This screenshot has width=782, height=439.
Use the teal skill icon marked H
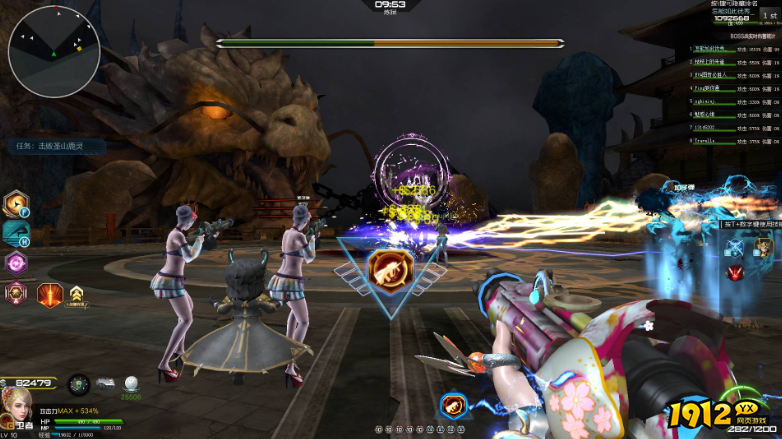(17, 234)
